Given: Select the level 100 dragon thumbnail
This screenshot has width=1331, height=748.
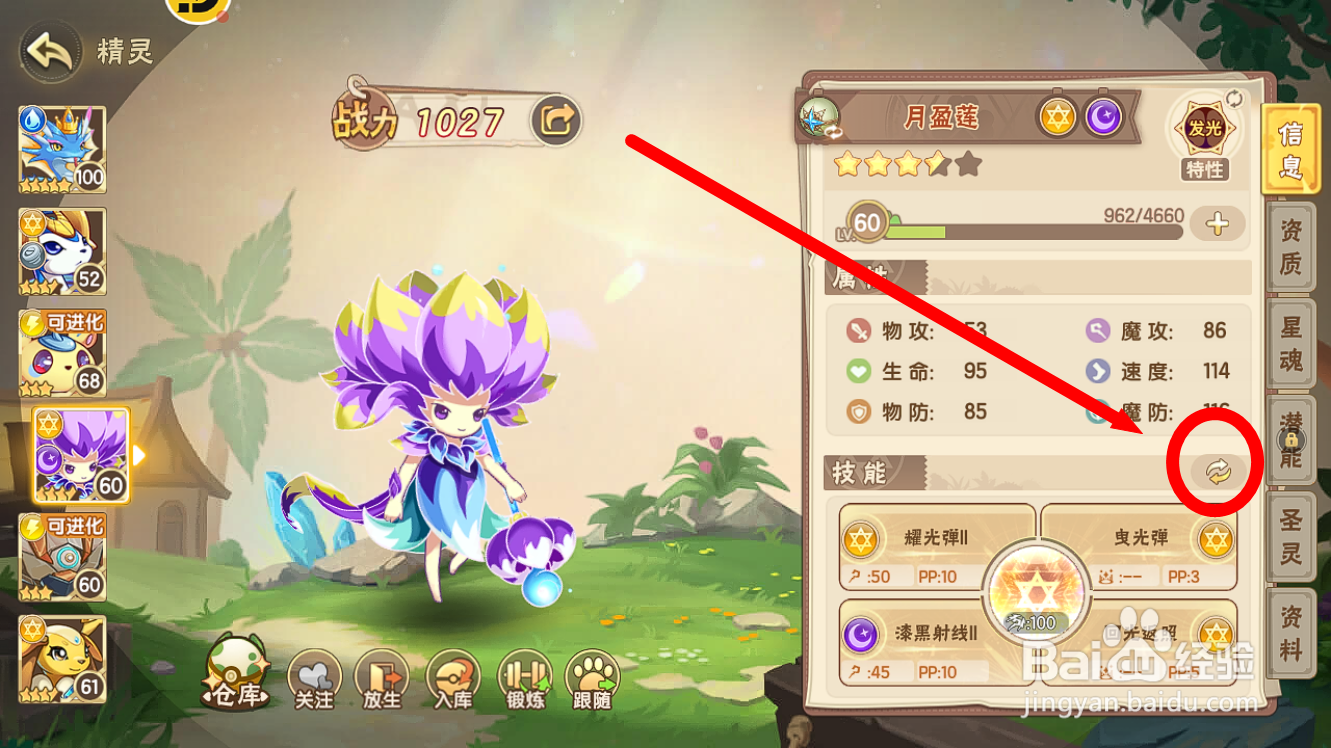Looking at the screenshot, I should point(60,148).
